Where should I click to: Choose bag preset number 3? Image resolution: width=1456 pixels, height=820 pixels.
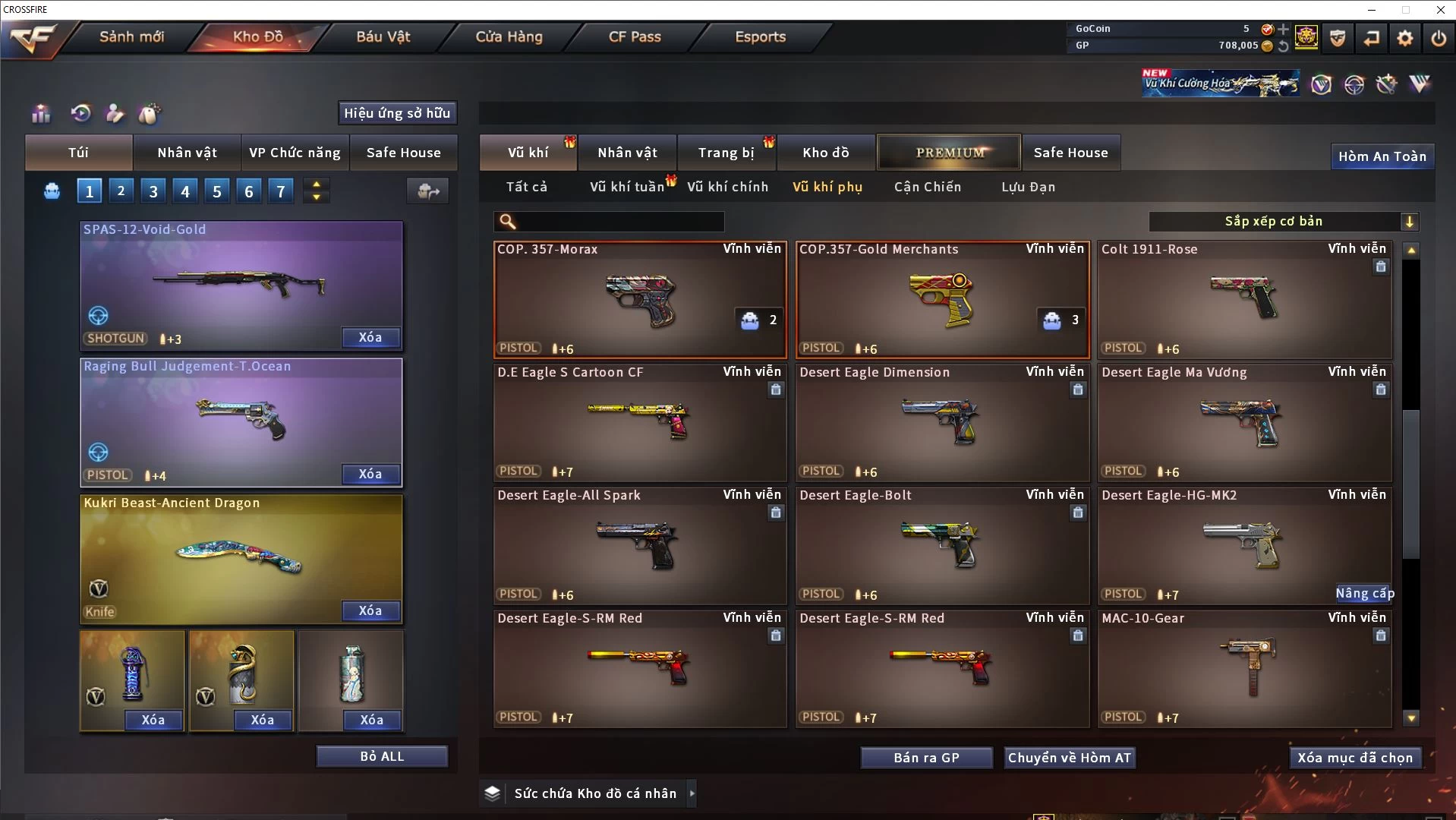pyautogui.click(x=153, y=191)
